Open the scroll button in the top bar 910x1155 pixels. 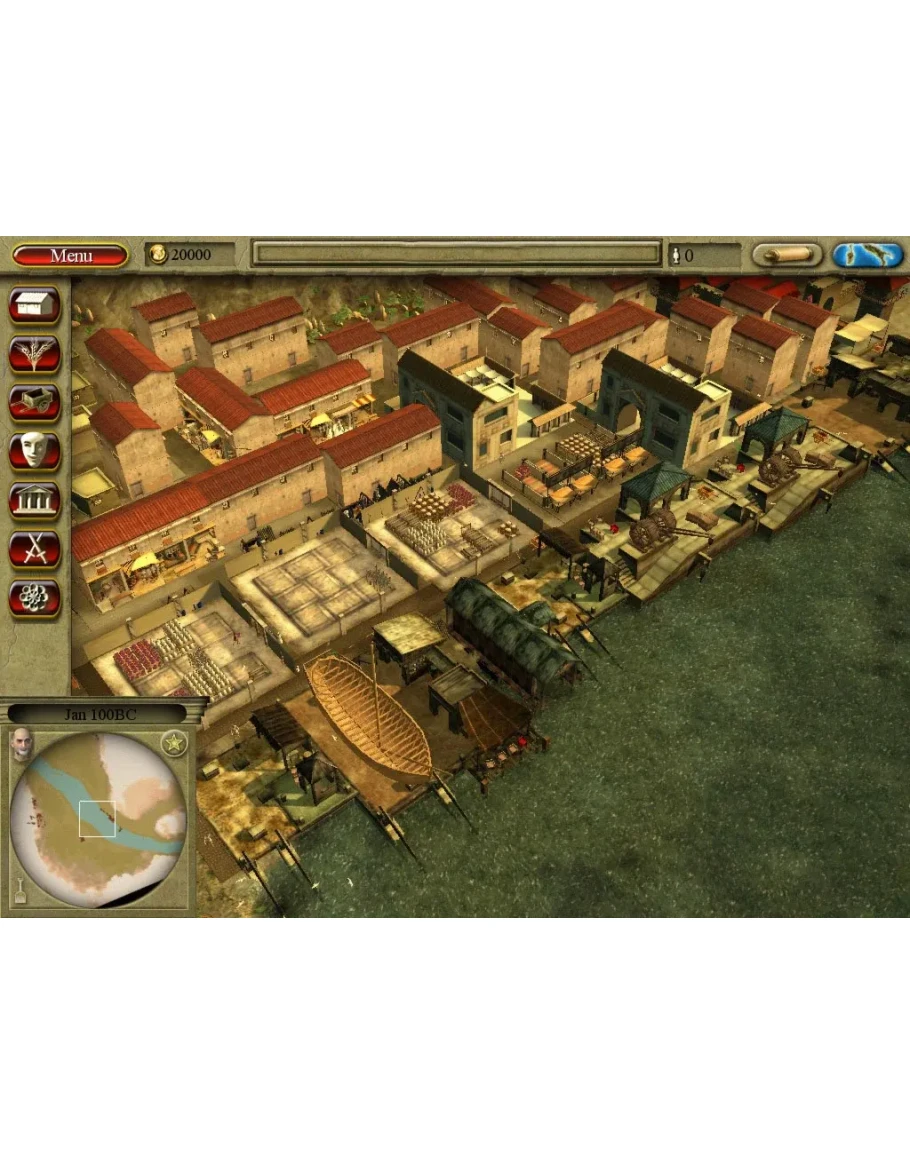click(787, 255)
